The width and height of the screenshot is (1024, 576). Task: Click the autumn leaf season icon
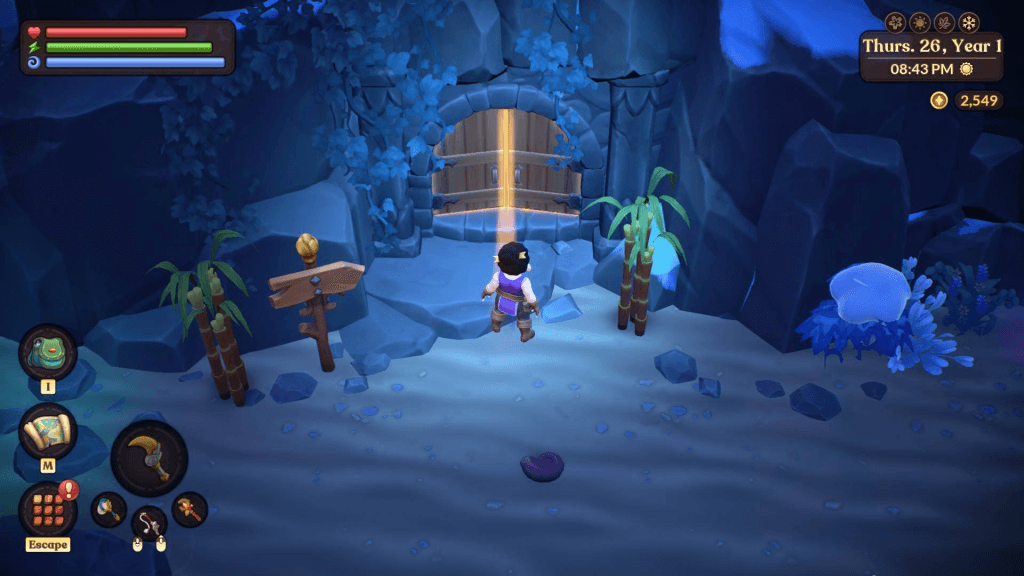[944, 22]
